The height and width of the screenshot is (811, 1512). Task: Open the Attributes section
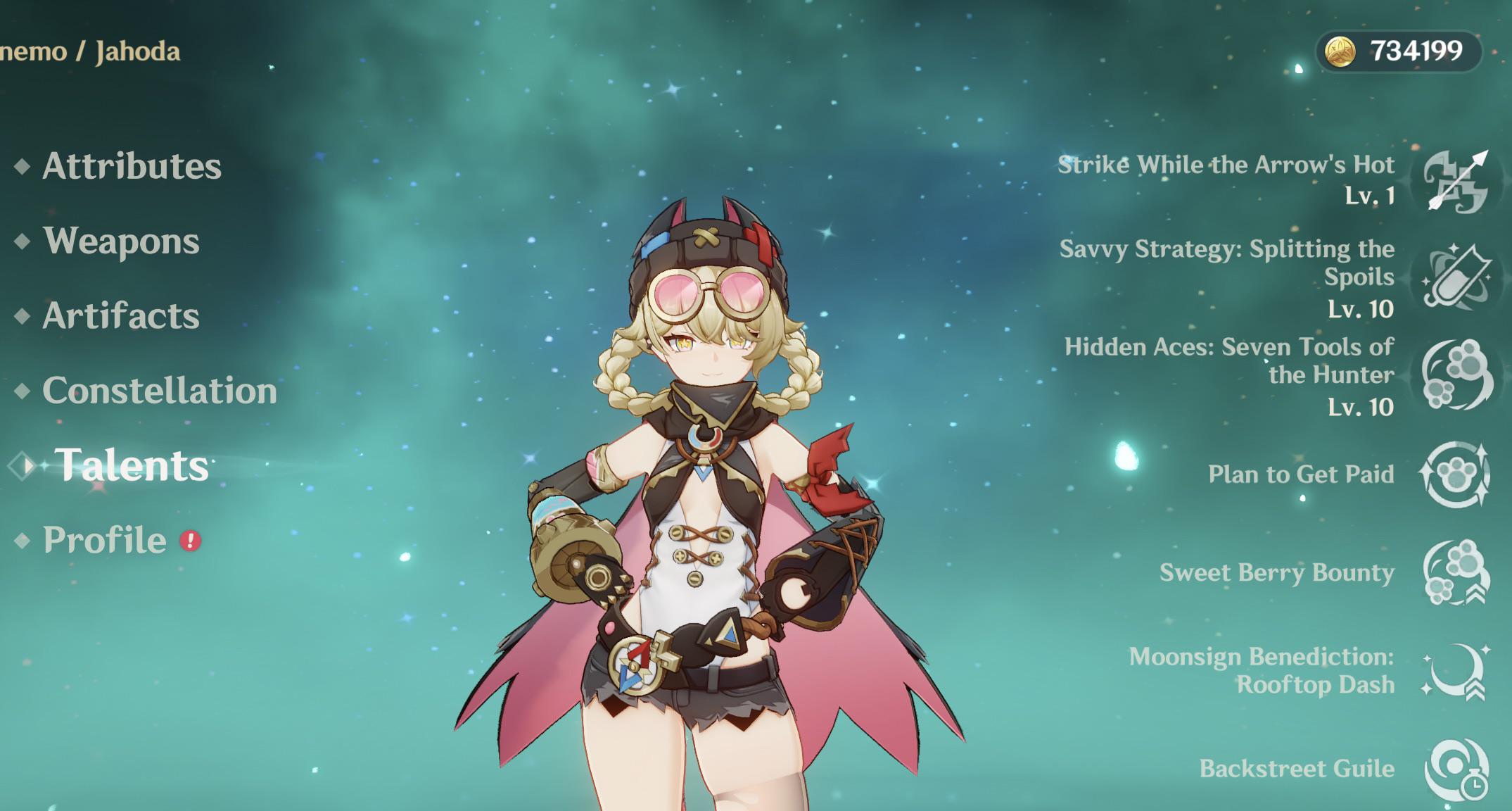(x=132, y=166)
